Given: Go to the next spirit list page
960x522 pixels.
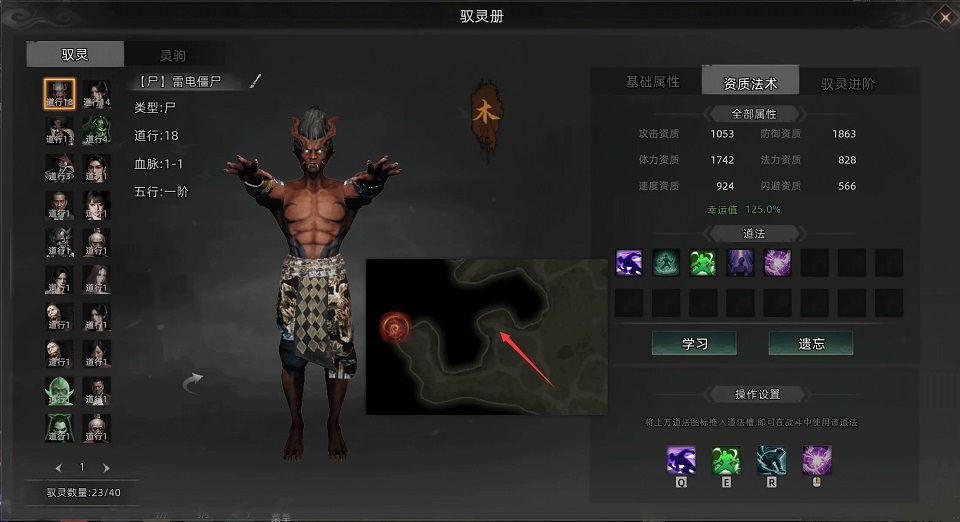Looking at the screenshot, I should click(107, 467).
